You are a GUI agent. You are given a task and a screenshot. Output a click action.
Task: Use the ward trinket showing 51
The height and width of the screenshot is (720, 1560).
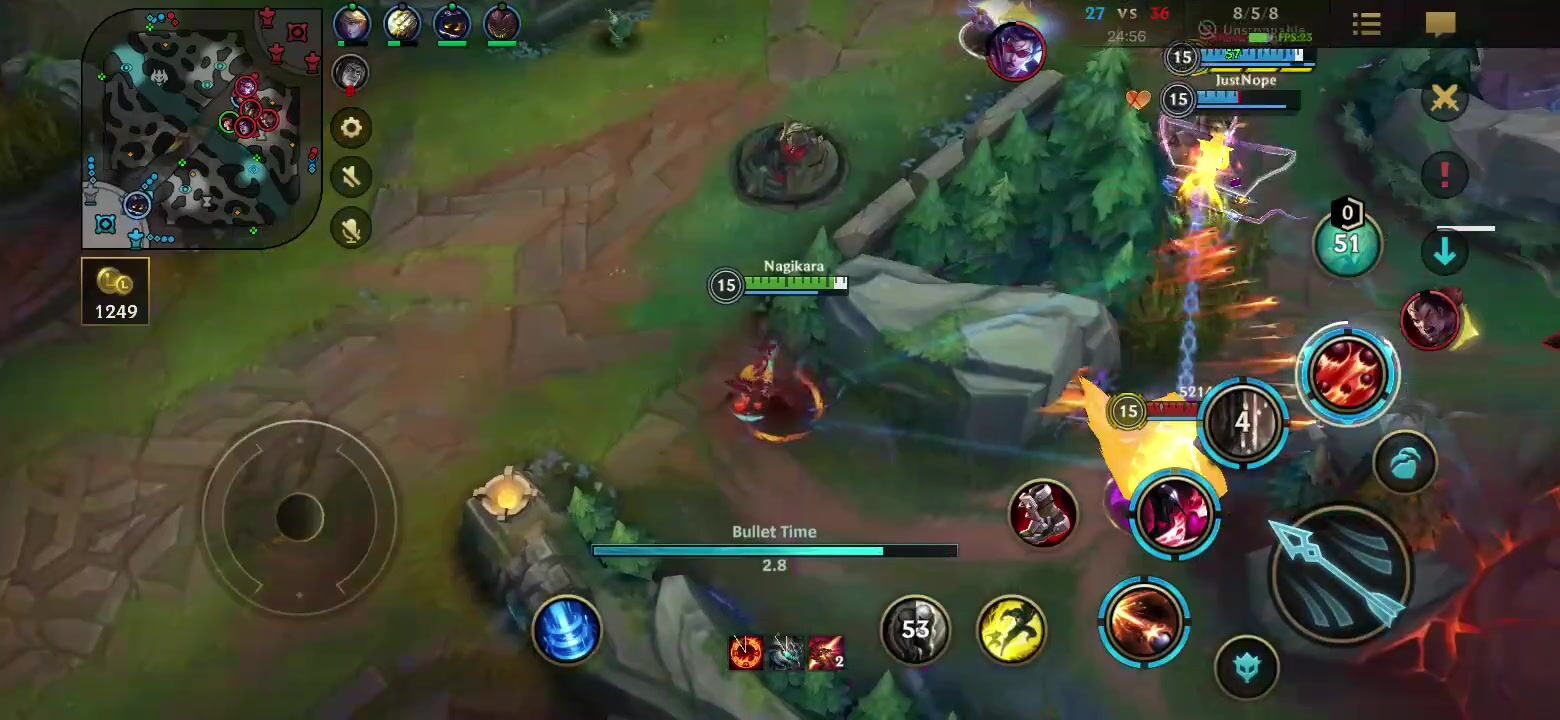[x=1347, y=243]
